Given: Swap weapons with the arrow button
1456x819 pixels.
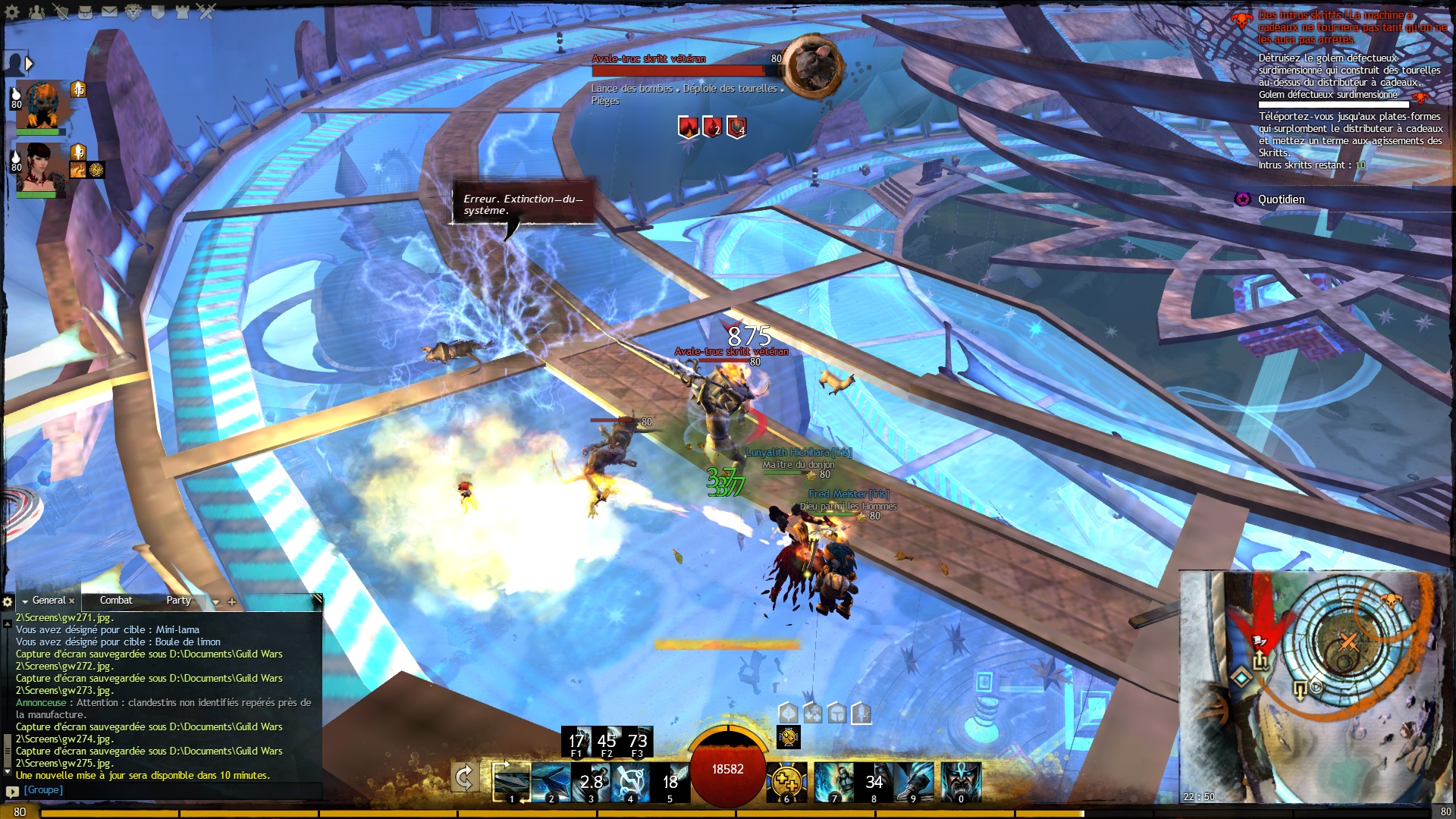Looking at the screenshot, I should [x=464, y=779].
